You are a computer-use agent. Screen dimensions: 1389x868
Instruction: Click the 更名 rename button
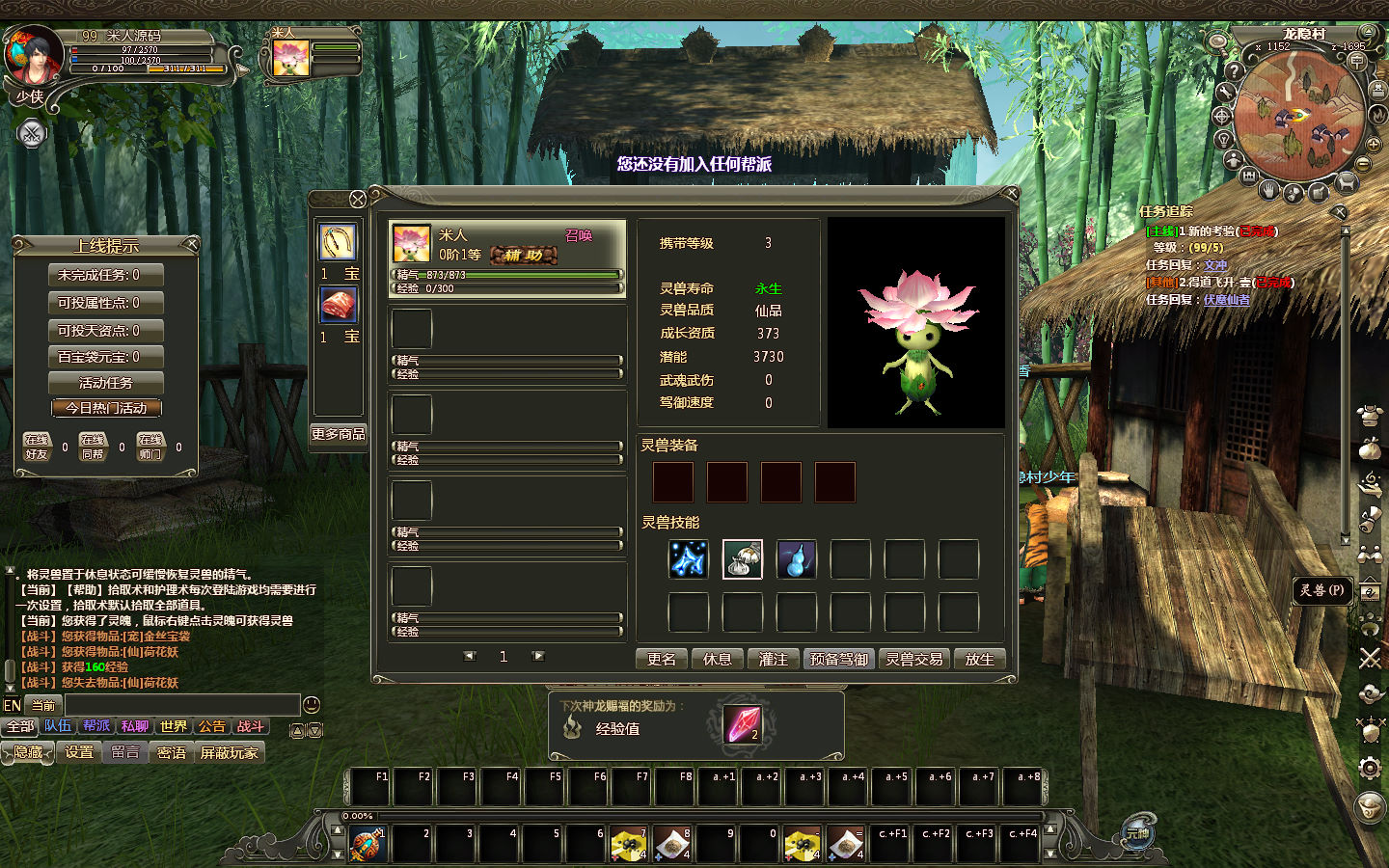click(661, 659)
